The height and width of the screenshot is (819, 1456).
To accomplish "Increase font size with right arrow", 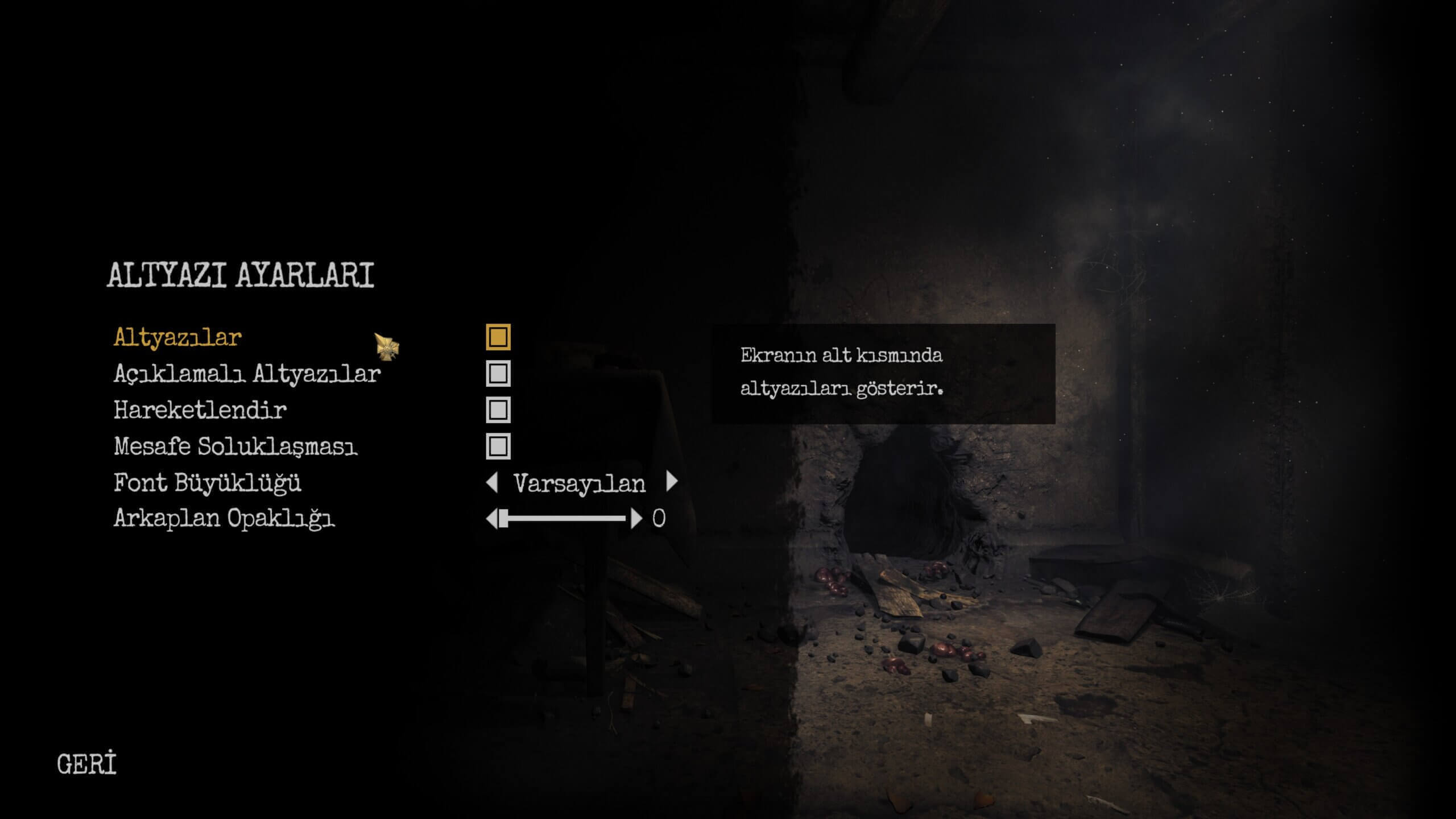I will point(672,482).
